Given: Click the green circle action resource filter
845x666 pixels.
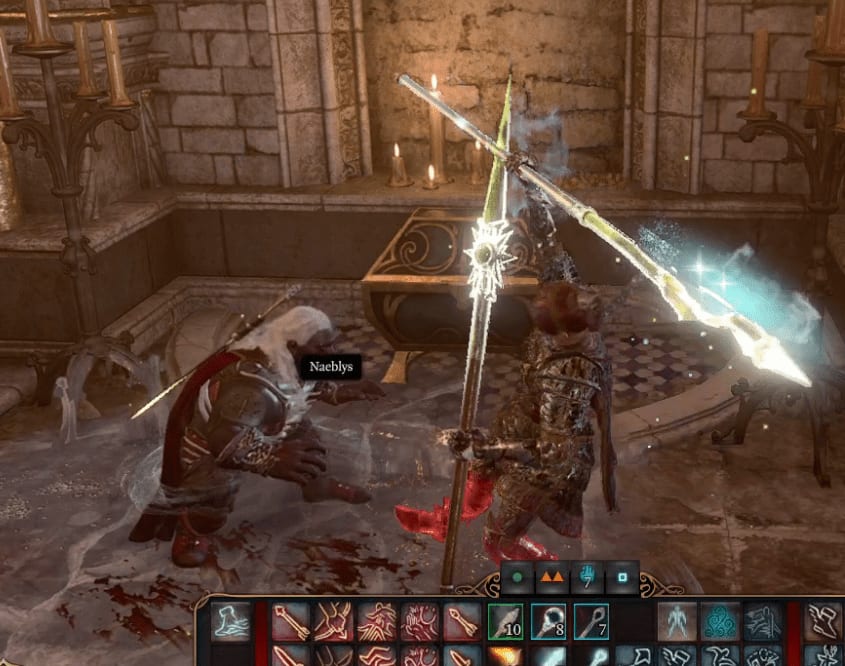Looking at the screenshot, I should click(518, 577).
